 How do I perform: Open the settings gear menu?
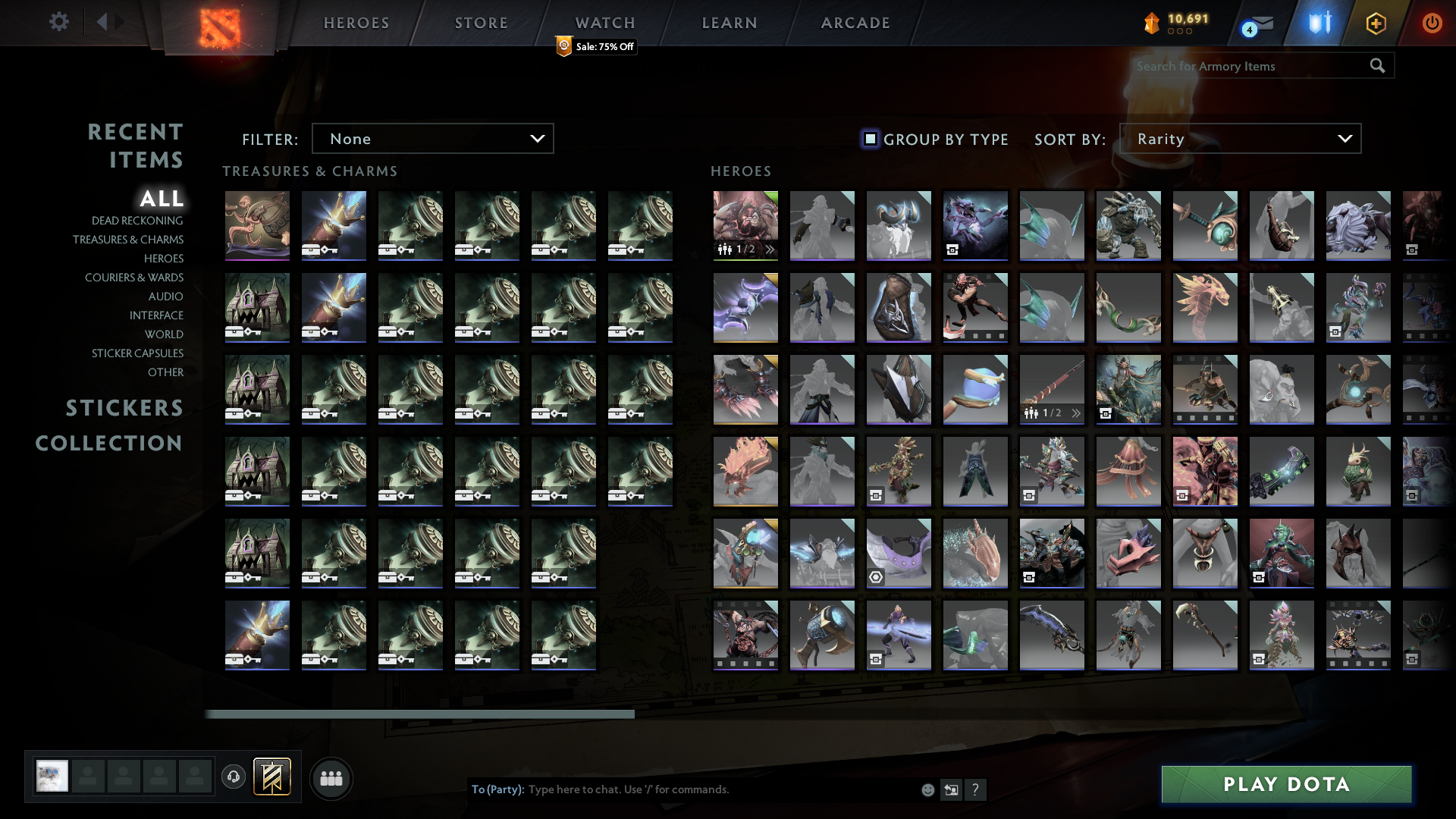tap(59, 22)
